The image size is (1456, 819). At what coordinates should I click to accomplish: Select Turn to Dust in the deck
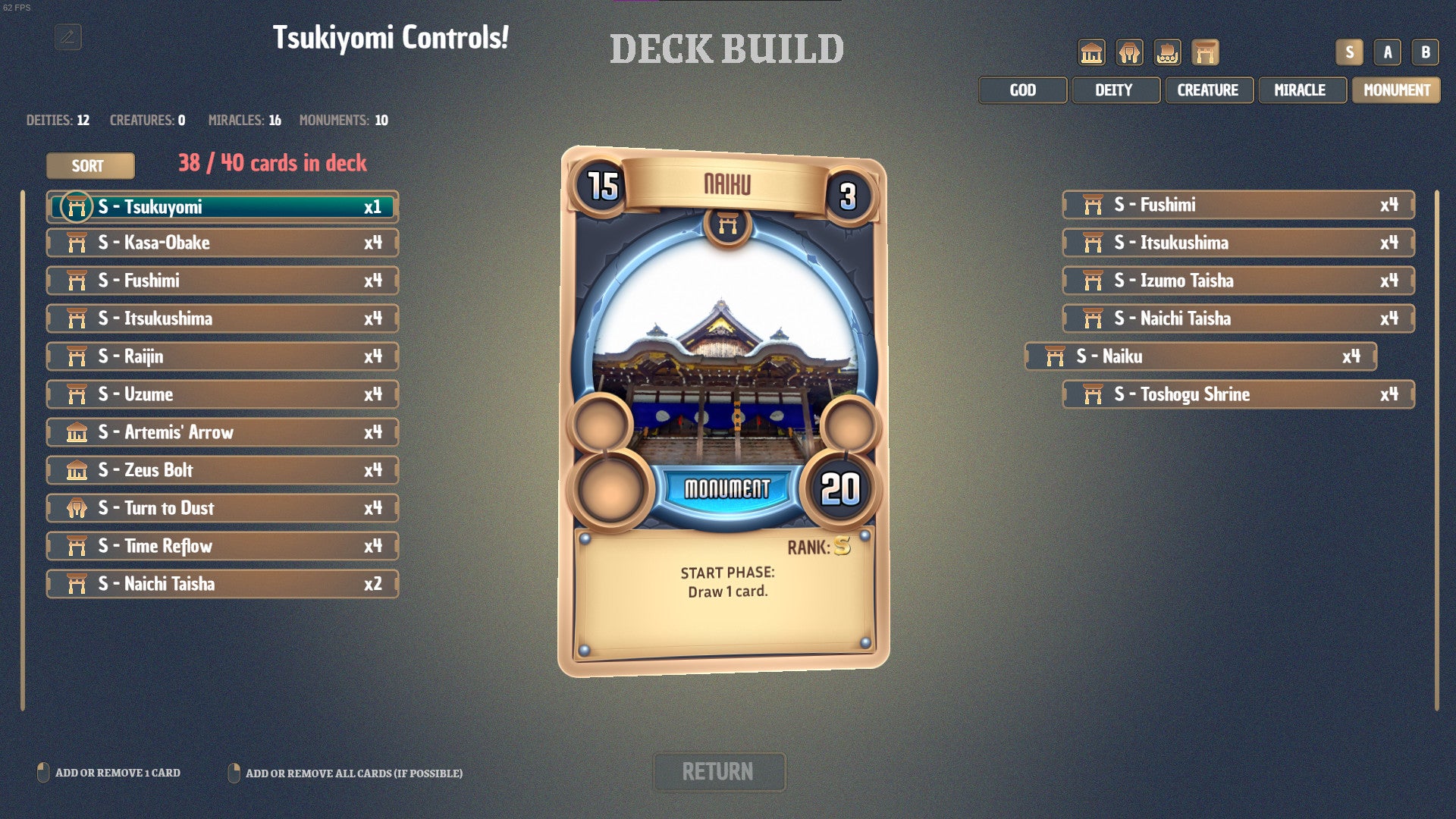click(x=223, y=508)
